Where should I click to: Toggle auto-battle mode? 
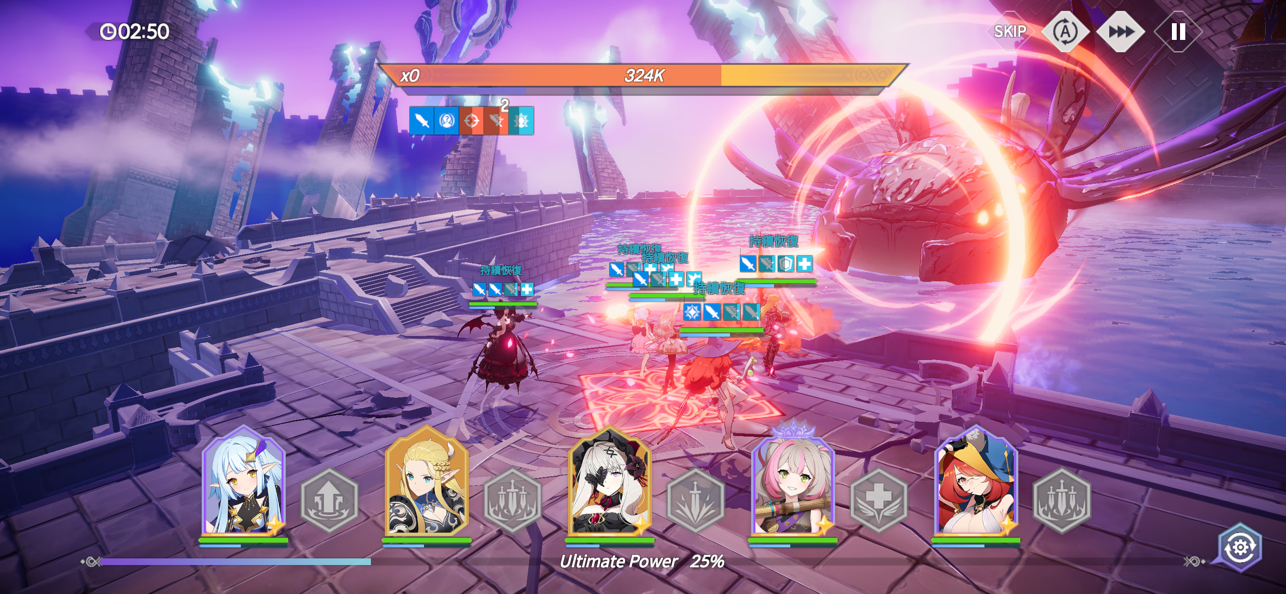(x=1065, y=32)
